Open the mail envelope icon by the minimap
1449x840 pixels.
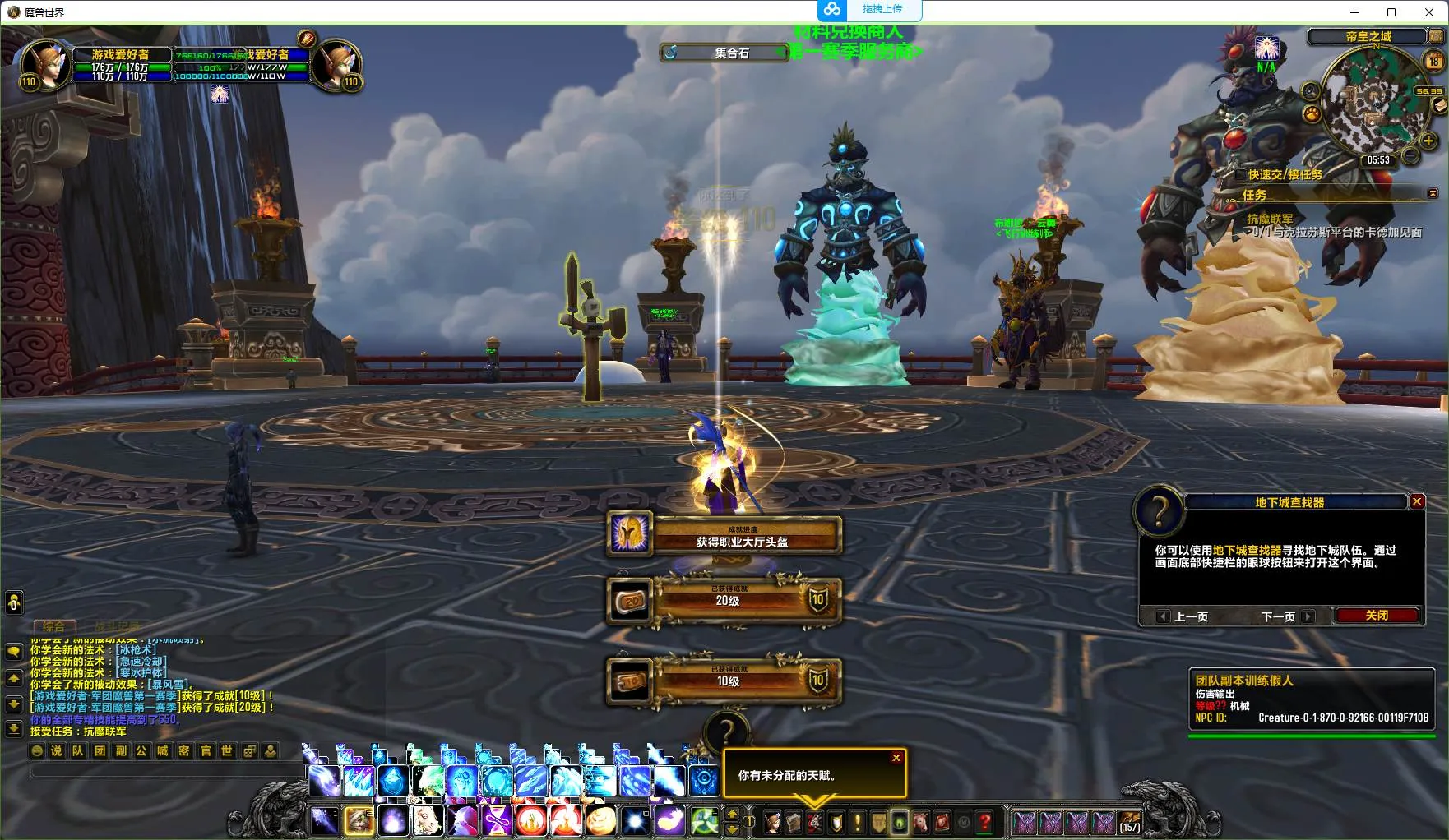(x=1439, y=105)
